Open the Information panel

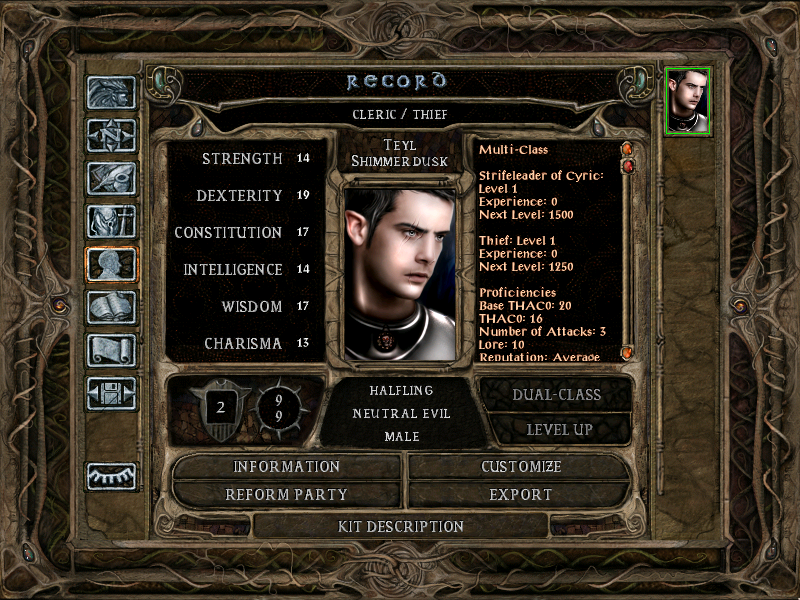pos(287,467)
